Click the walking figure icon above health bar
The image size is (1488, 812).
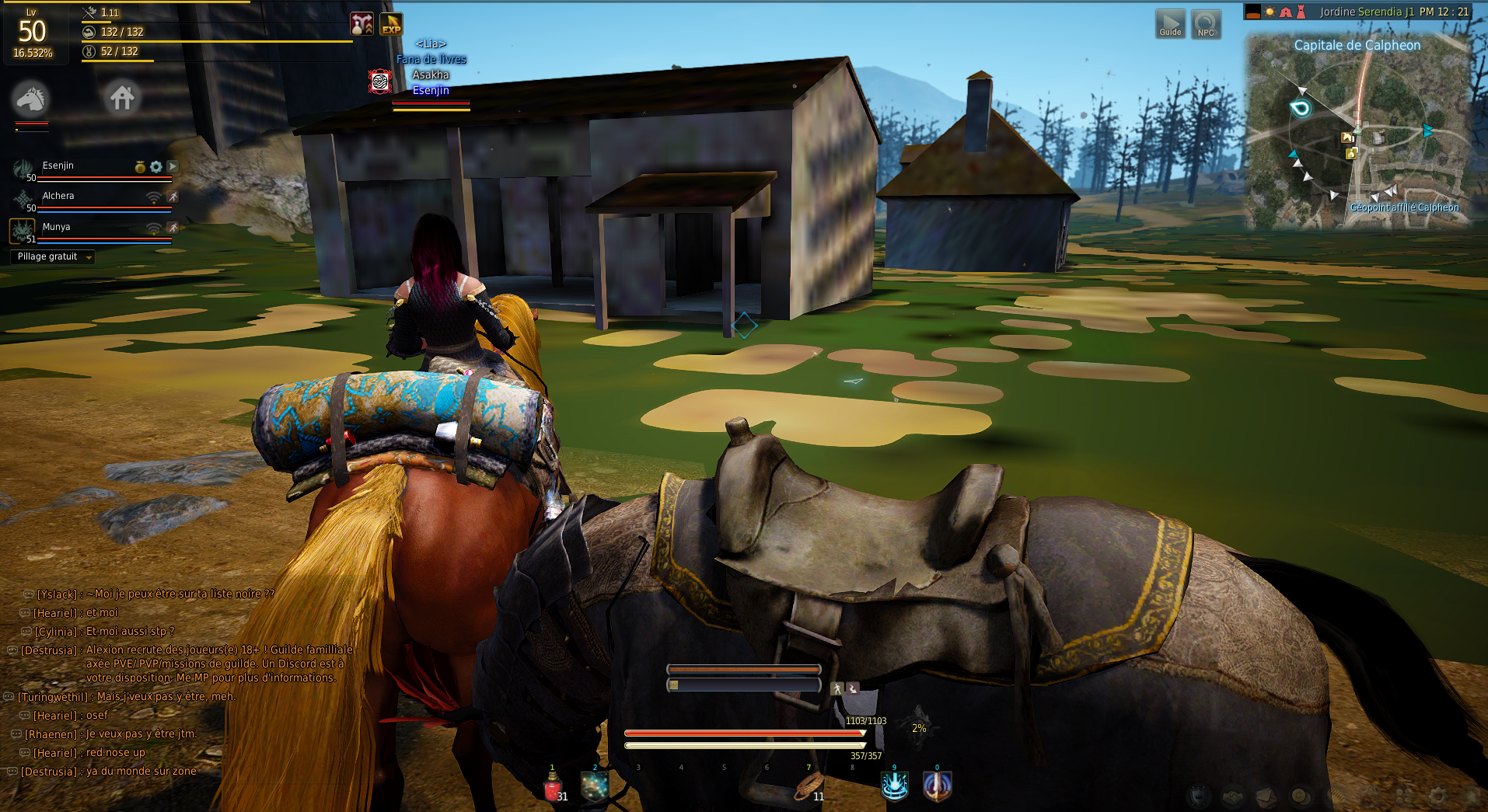click(x=837, y=688)
